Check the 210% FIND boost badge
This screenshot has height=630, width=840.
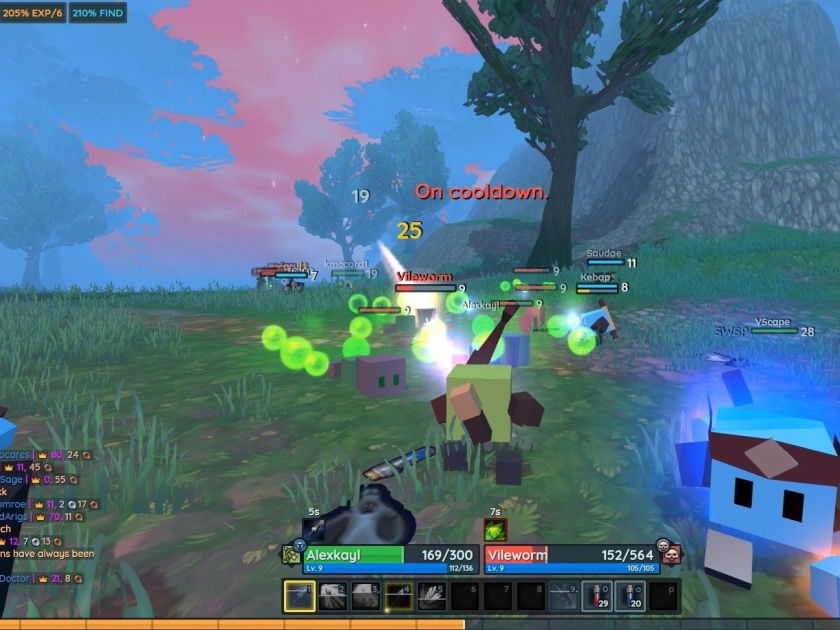(97, 12)
